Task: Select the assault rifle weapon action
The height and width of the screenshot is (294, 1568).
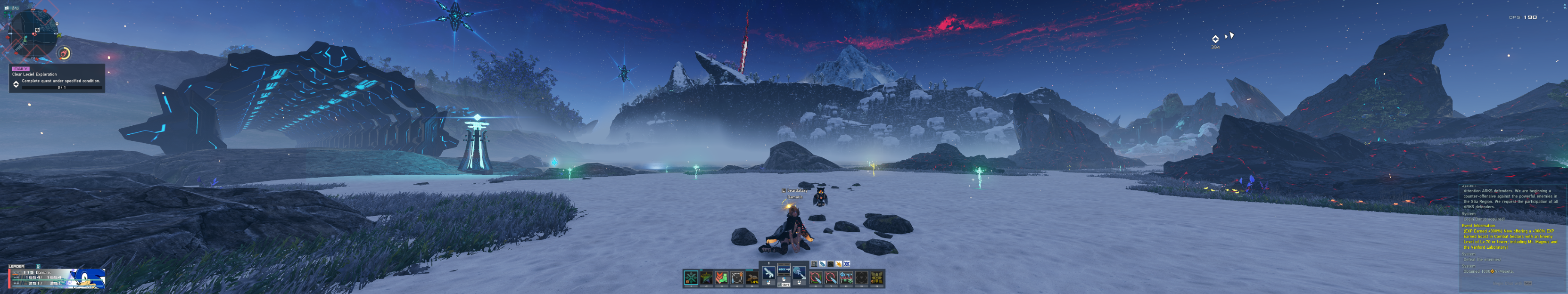Action: pos(769,273)
